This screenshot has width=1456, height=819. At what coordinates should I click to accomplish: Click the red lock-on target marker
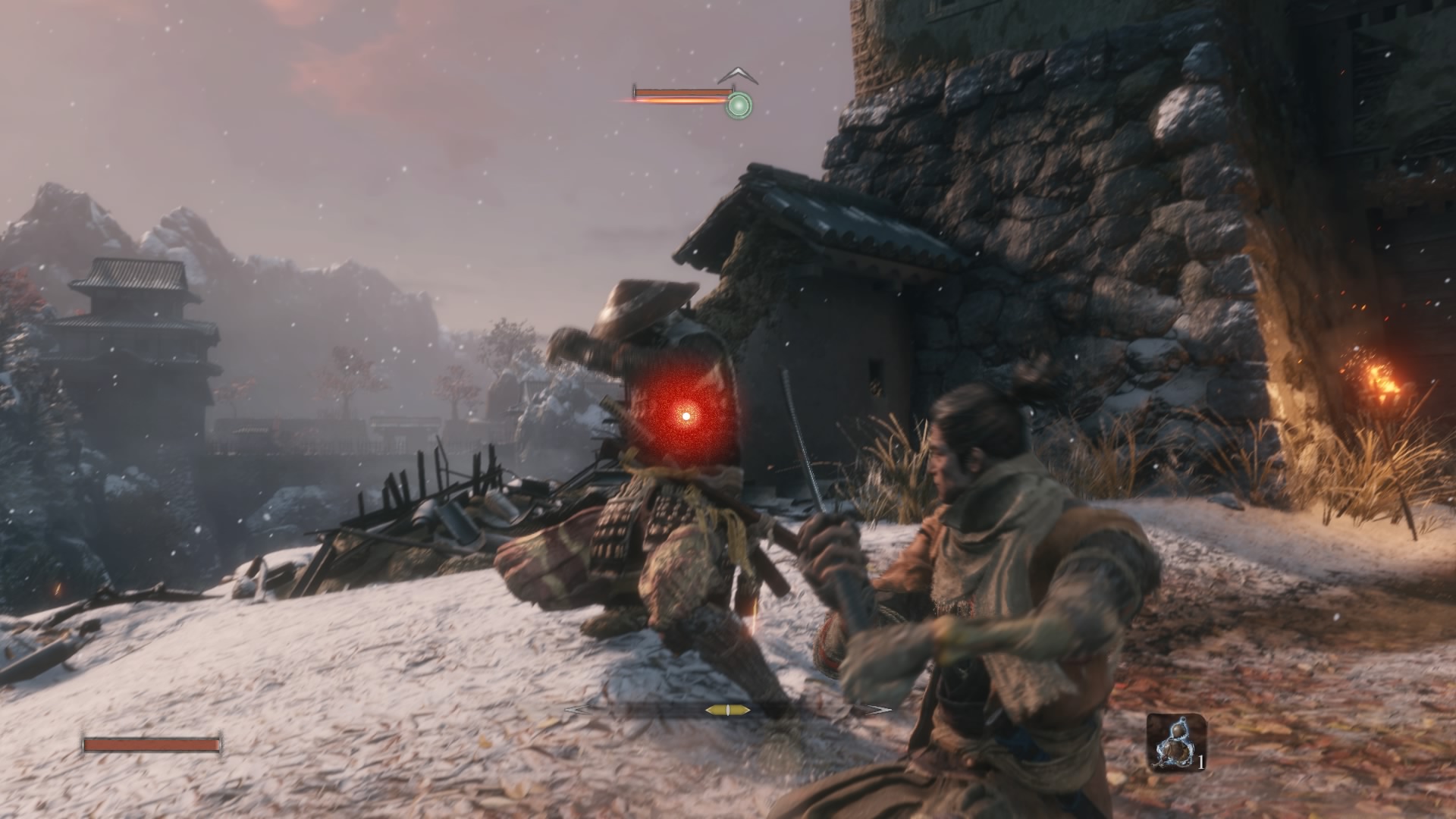tap(686, 416)
